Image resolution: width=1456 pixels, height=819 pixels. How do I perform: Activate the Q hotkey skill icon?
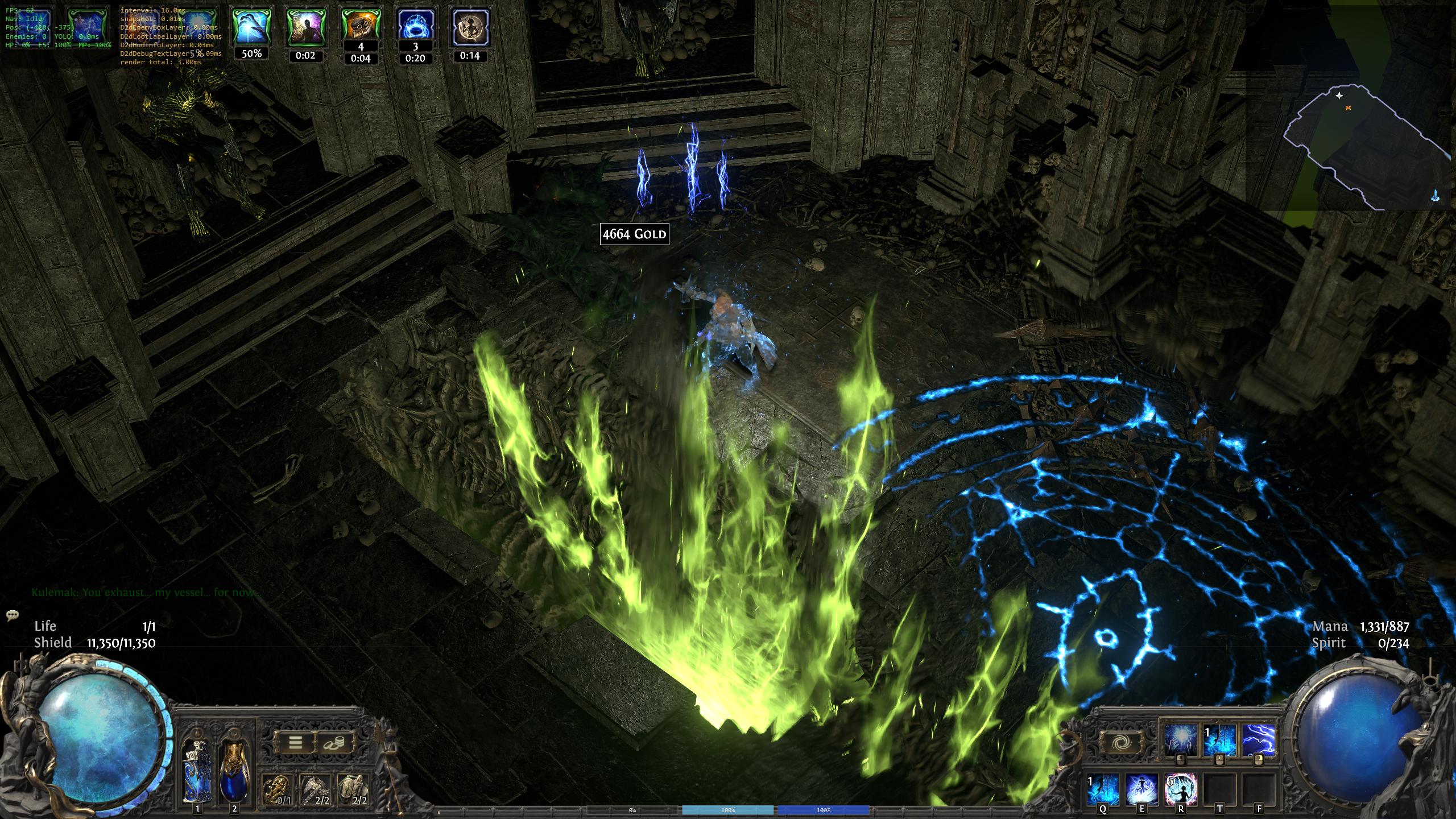coord(1103,789)
